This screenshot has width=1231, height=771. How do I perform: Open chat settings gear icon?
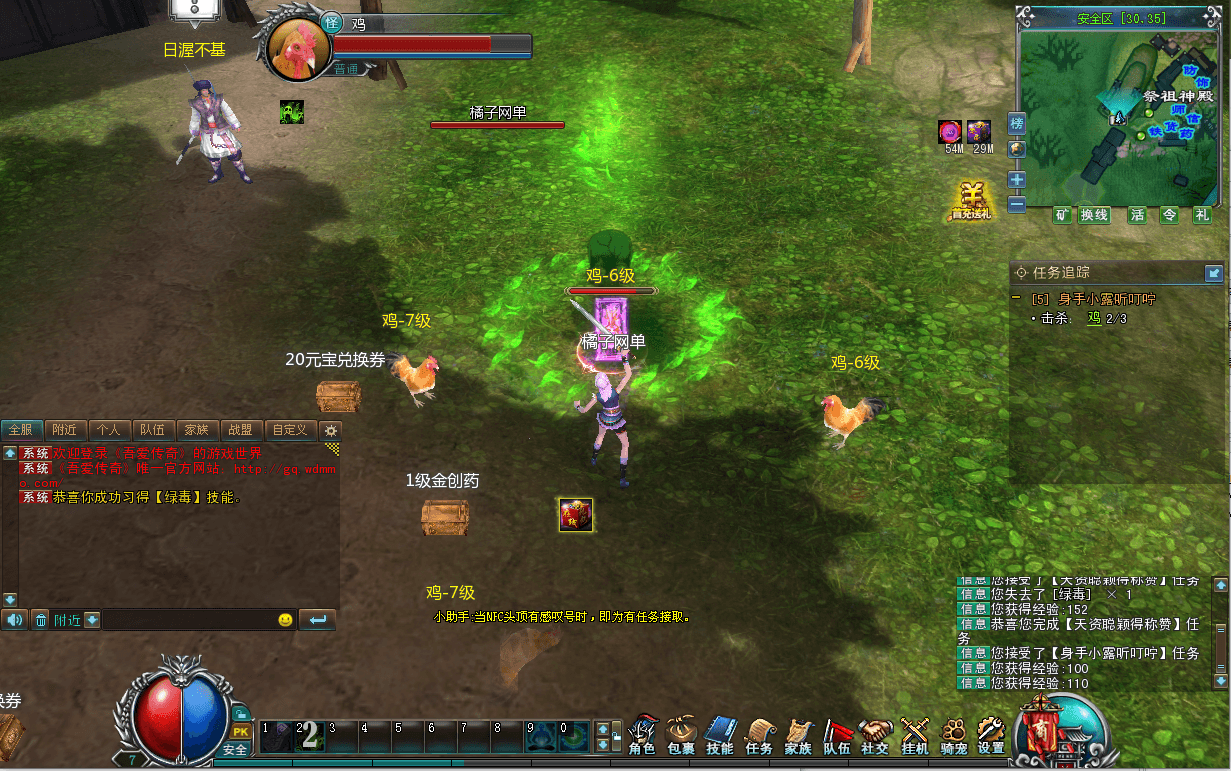pos(331,430)
